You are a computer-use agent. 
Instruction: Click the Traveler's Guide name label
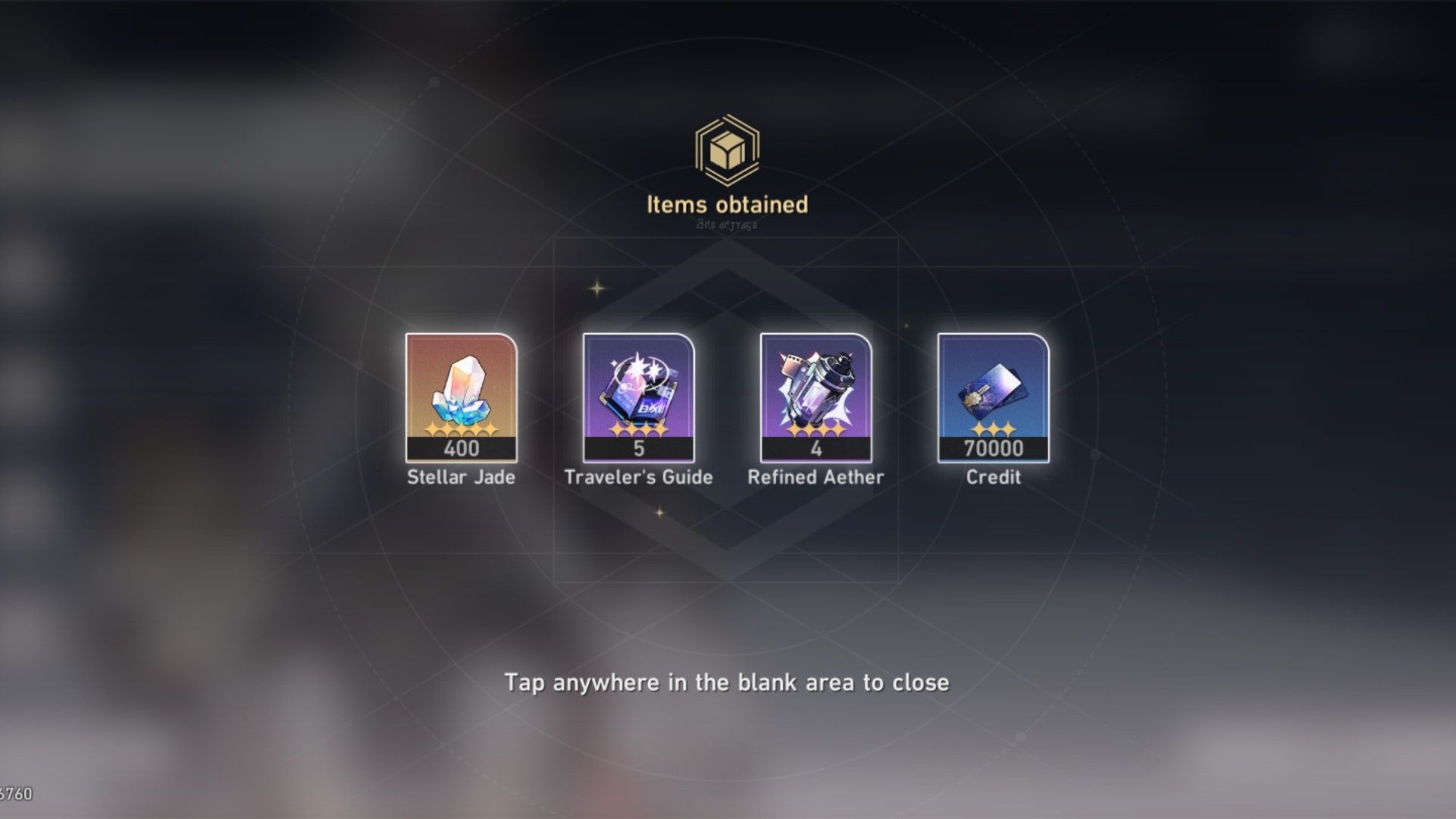pos(637,477)
